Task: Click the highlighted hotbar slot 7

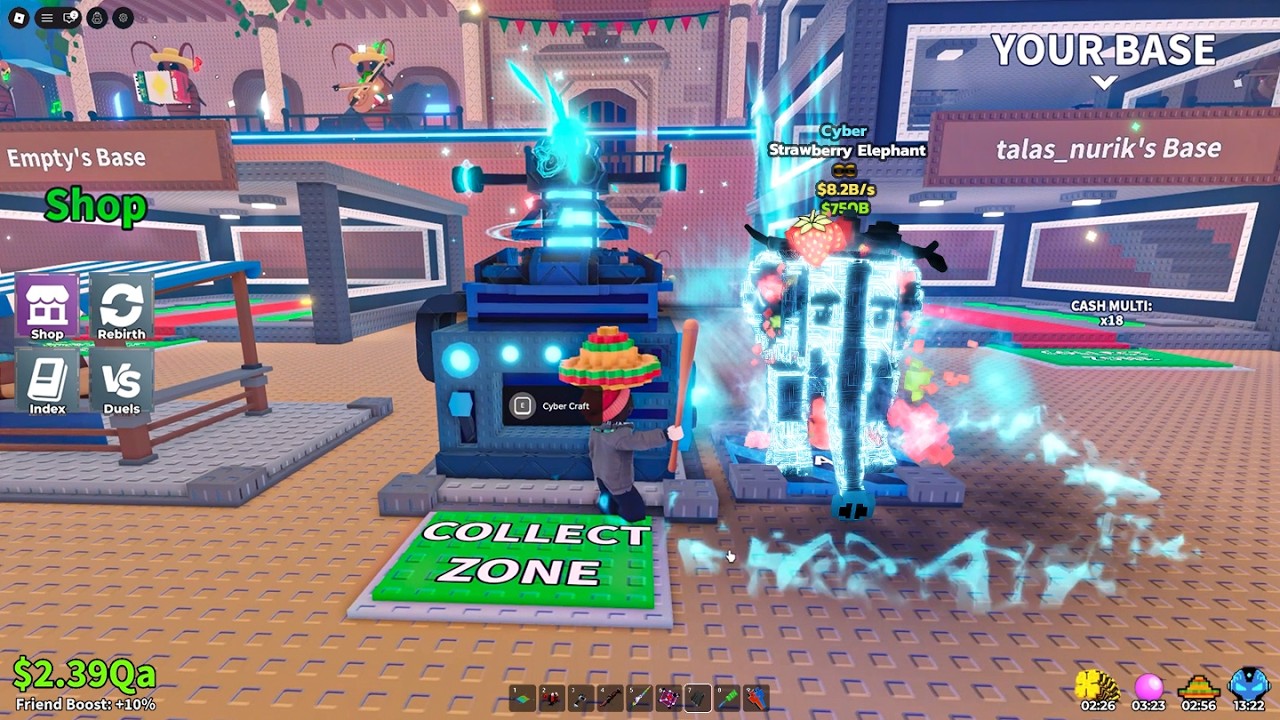Action: tap(698, 697)
